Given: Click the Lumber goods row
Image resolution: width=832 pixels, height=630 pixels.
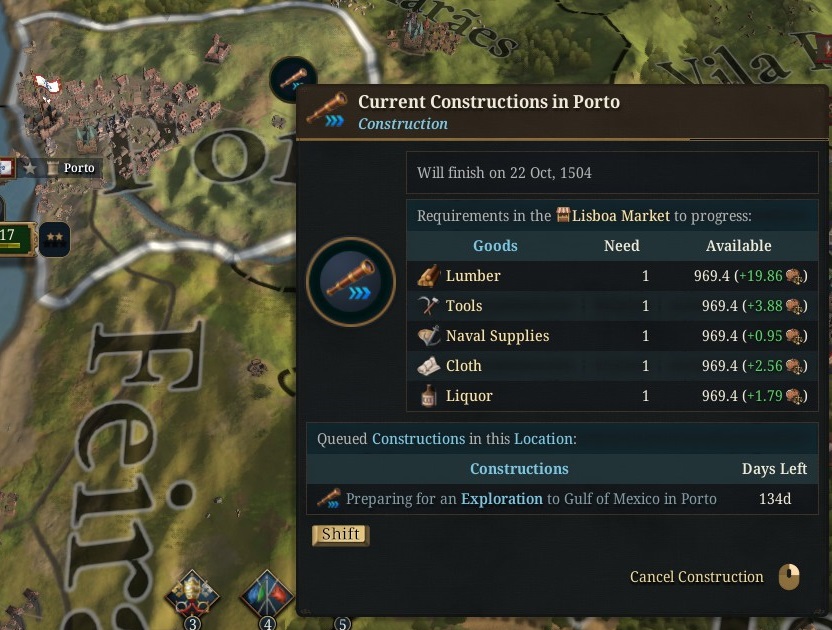Looking at the screenshot, I should (x=612, y=276).
